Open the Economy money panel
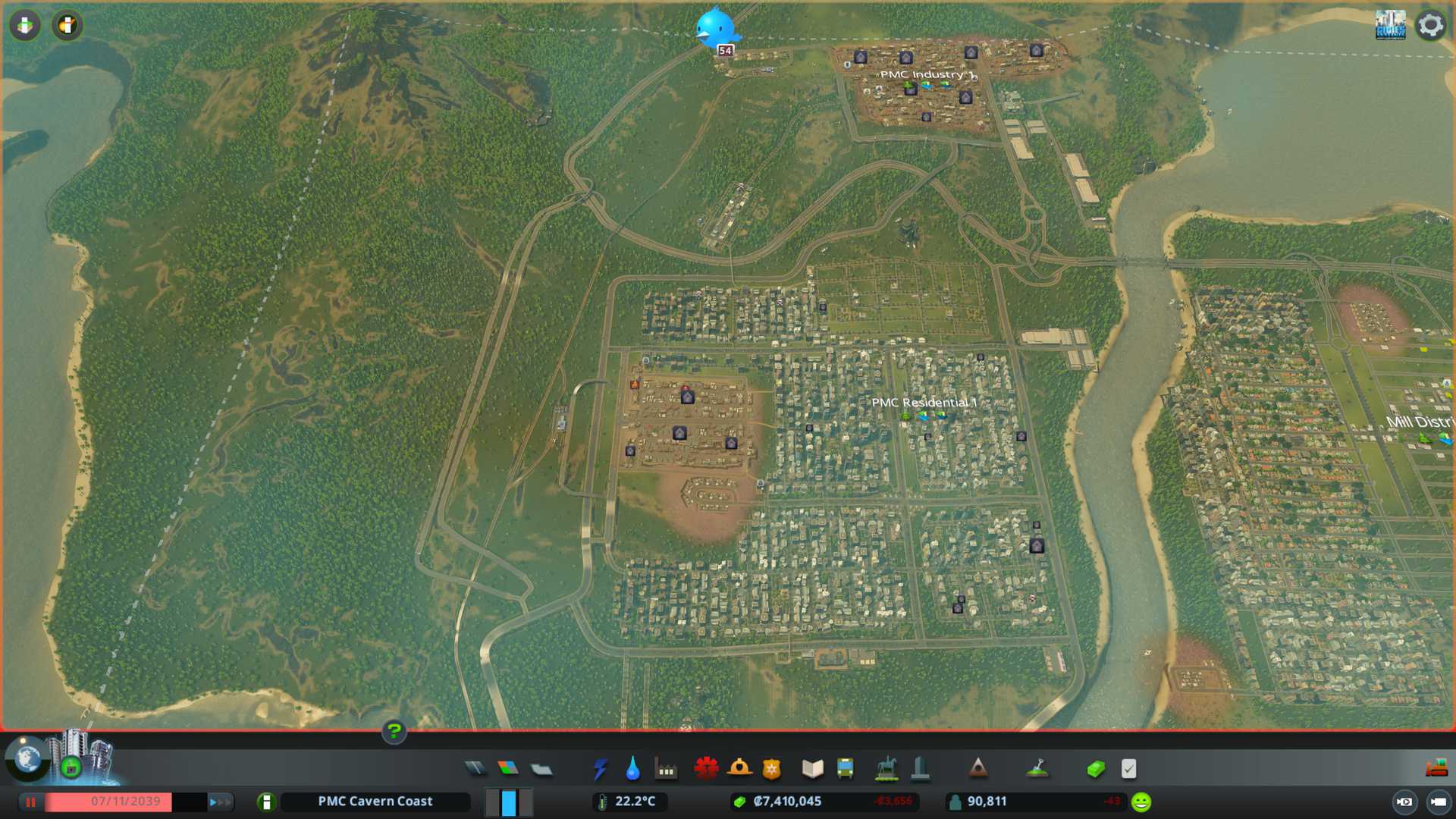 coord(1096,769)
